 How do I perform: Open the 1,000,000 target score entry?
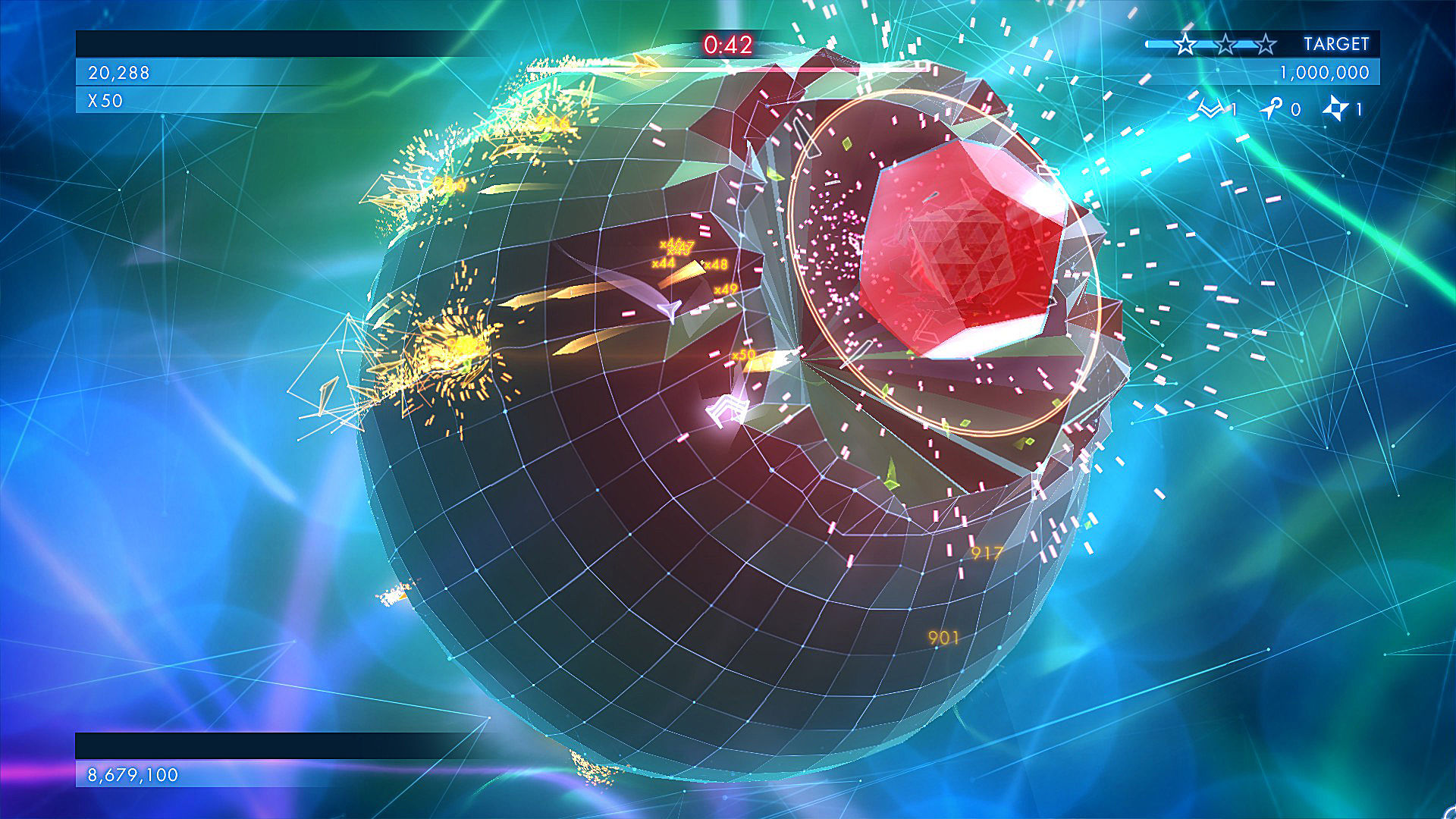click(1325, 72)
